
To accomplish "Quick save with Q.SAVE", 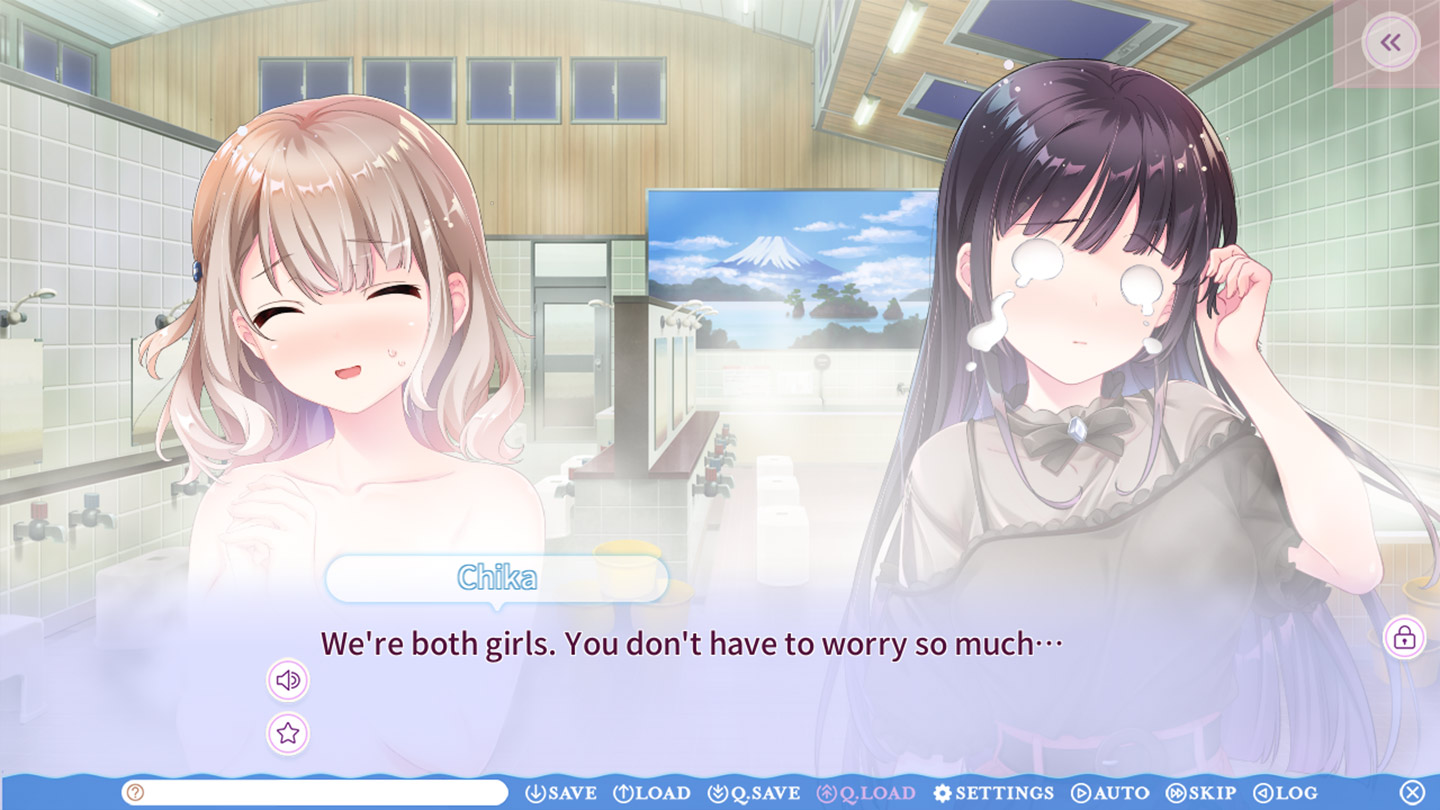I will [x=754, y=793].
